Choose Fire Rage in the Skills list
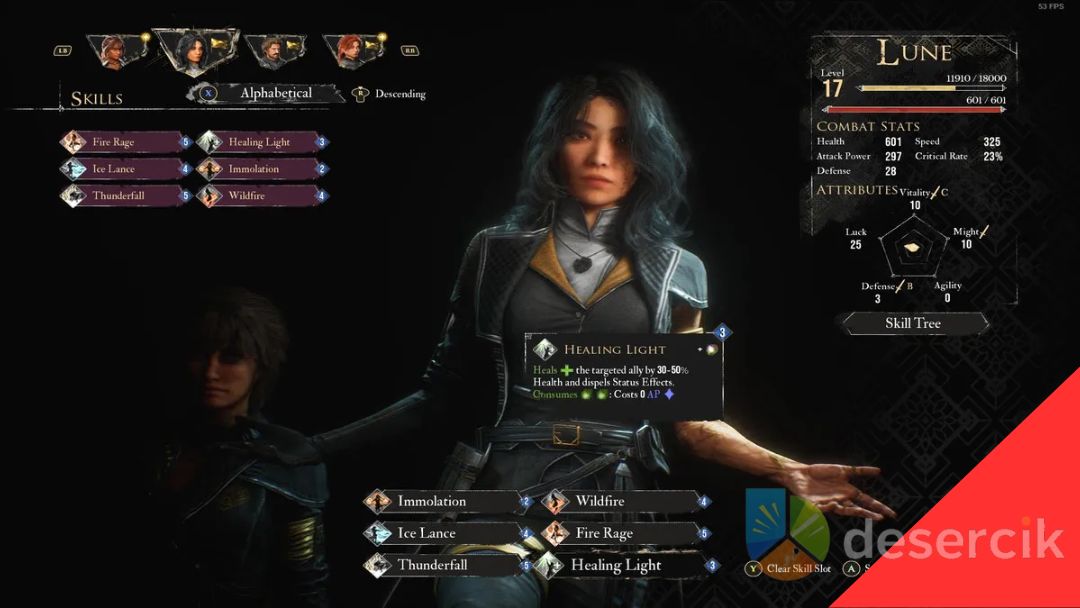 click(125, 142)
